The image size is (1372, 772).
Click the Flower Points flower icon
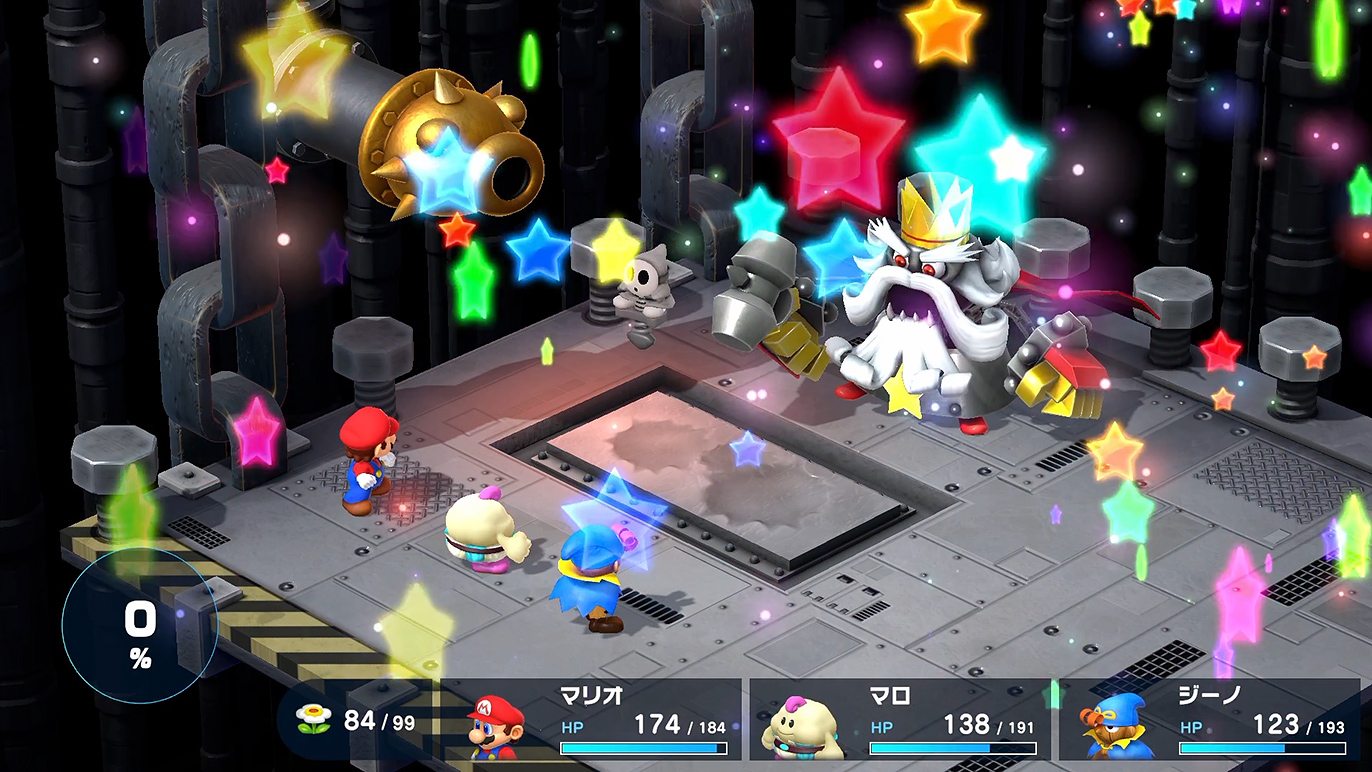pyautogui.click(x=313, y=719)
